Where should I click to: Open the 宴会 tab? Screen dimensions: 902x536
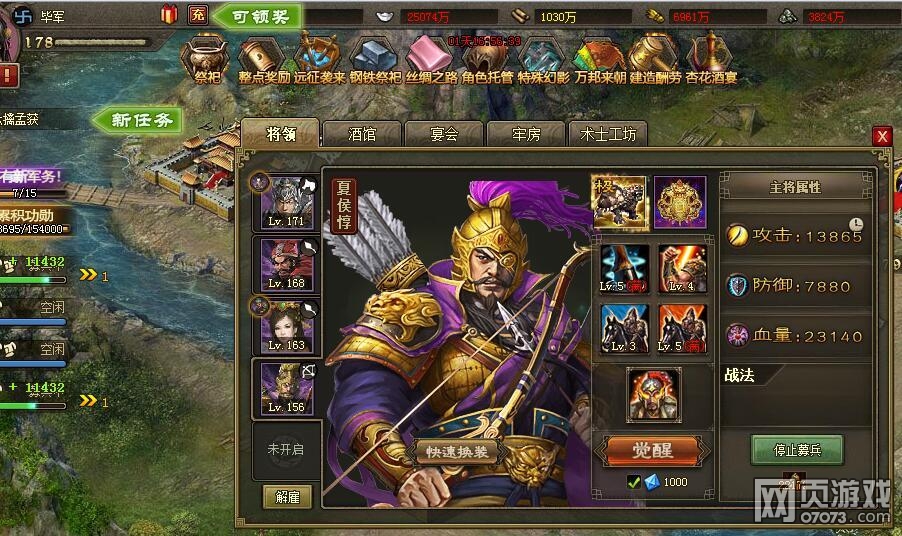pyautogui.click(x=444, y=134)
